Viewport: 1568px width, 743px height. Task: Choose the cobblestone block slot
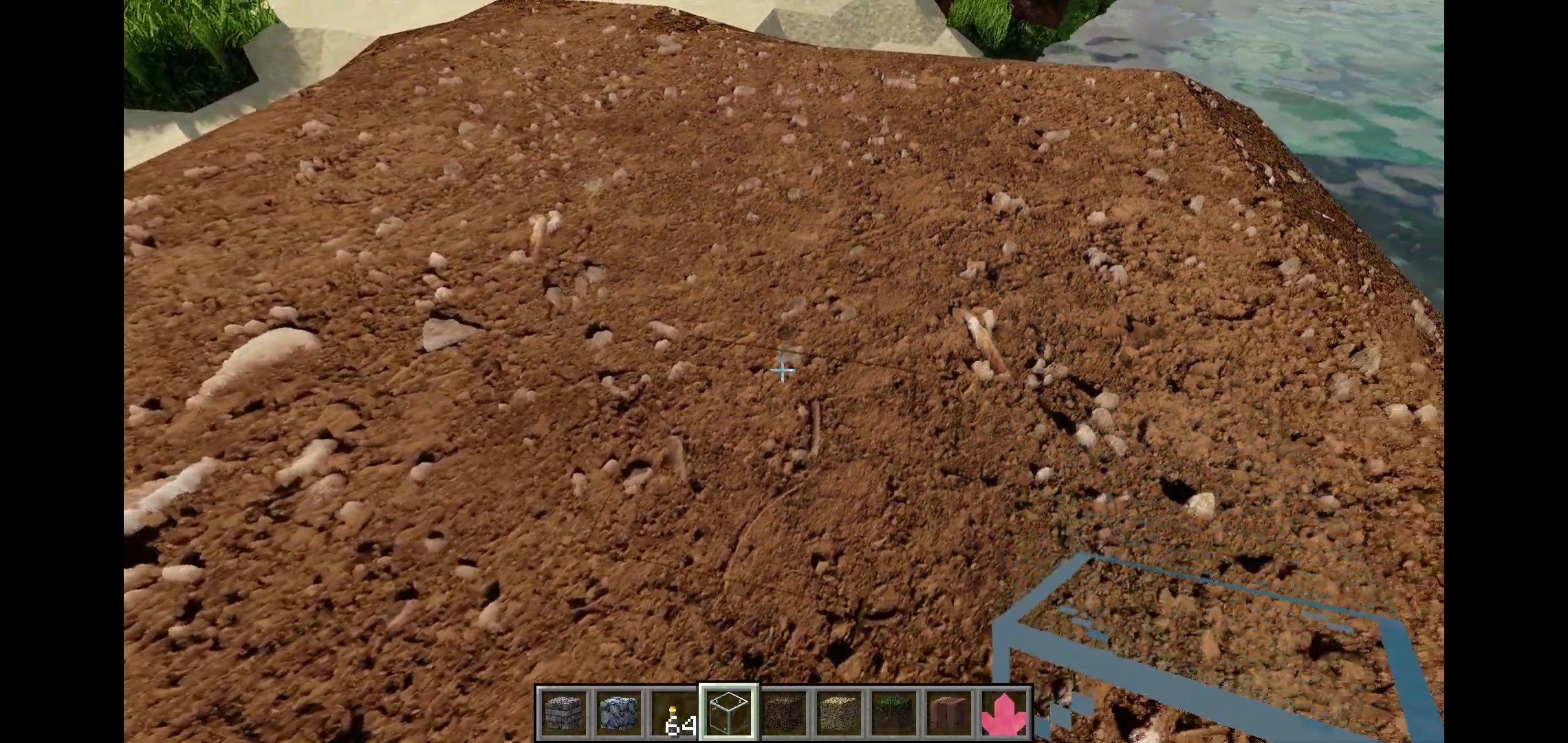(x=619, y=713)
